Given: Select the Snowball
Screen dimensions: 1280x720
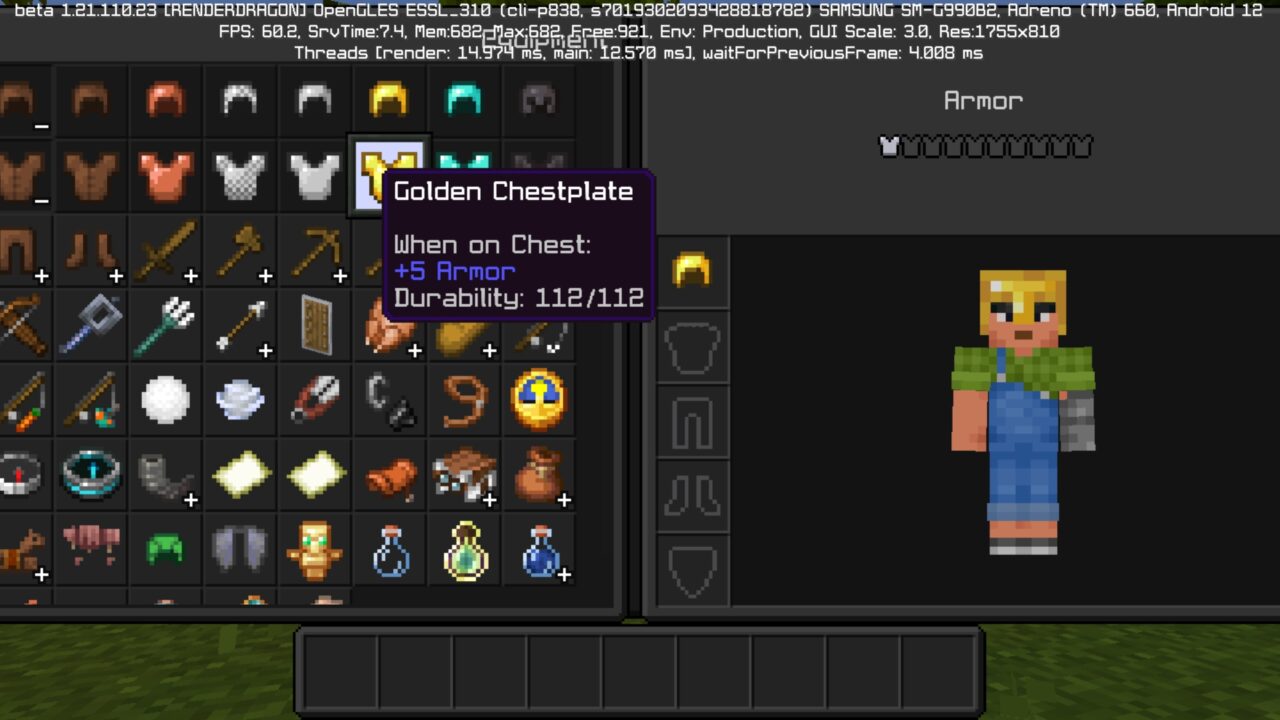Looking at the screenshot, I should pos(165,400).
